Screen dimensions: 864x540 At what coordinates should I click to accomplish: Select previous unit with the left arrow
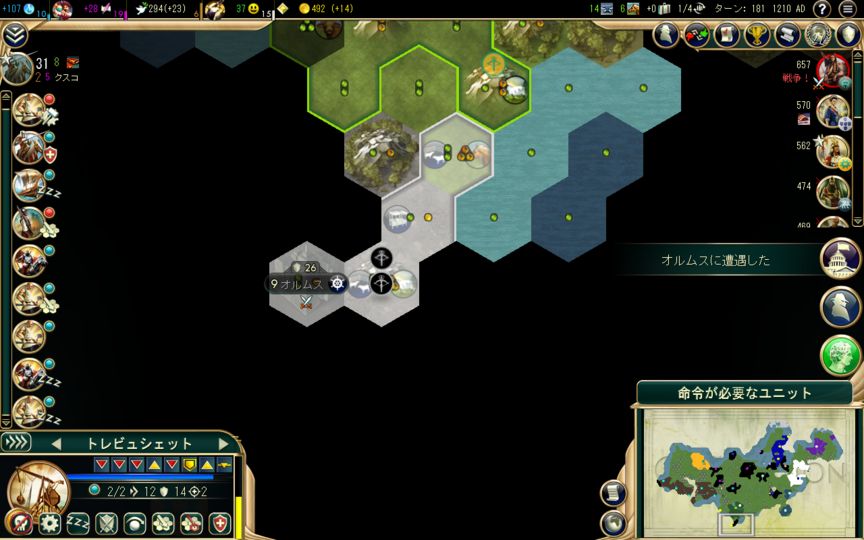pos(56,443)
